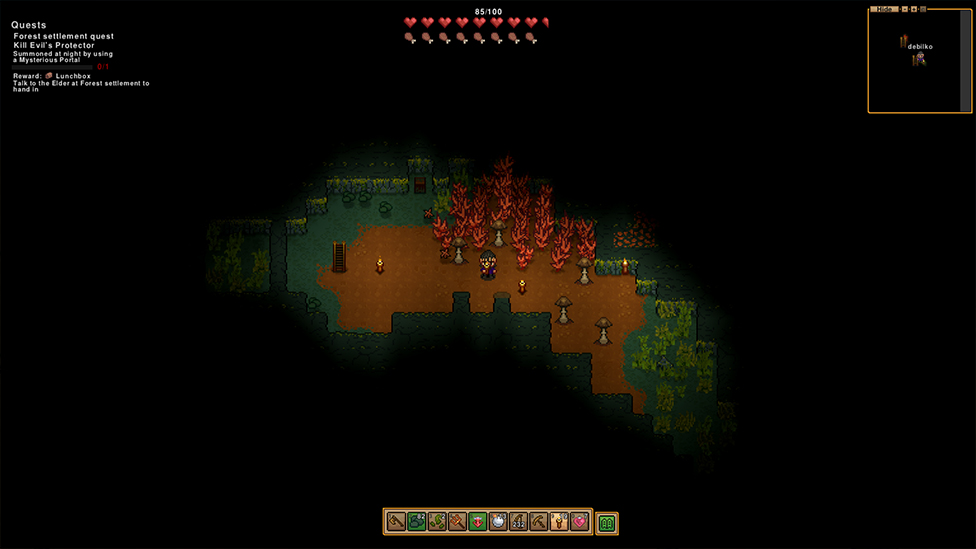The image size is (976, 549).
Task: Click the minimap view
Action: tap(914, 60)
